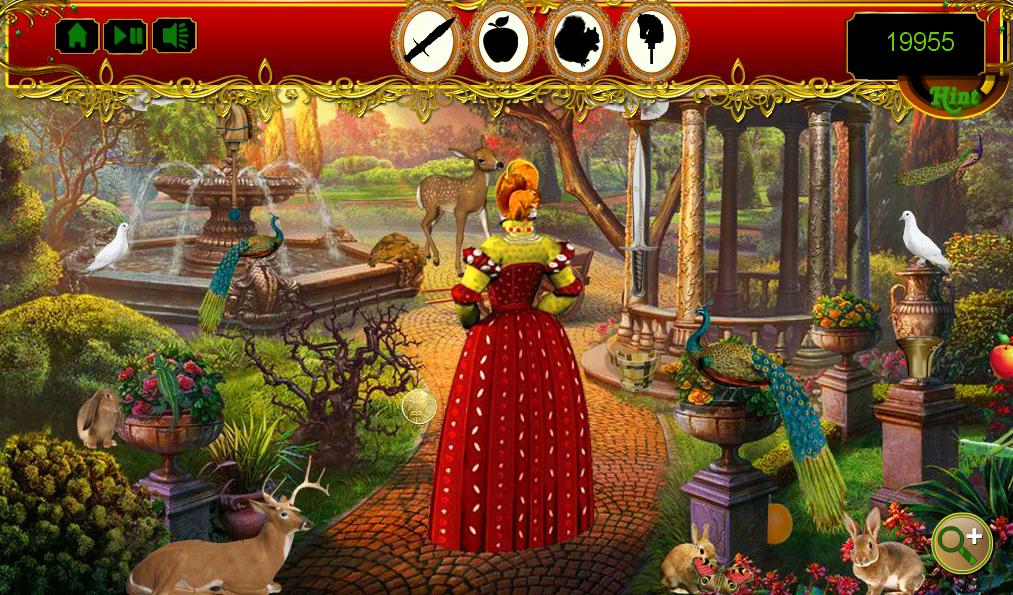Select the dagger silhouette in the item list

429,42
